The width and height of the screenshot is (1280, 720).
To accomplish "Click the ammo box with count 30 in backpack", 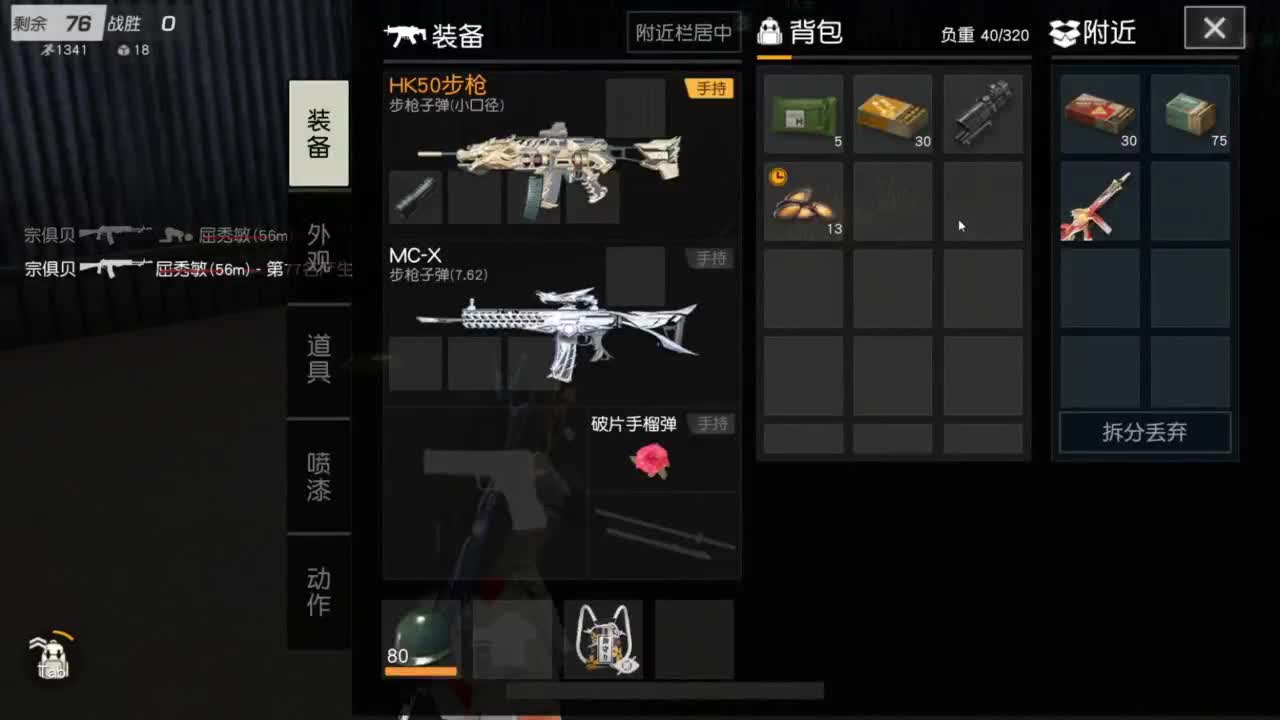I will [893, 113].
